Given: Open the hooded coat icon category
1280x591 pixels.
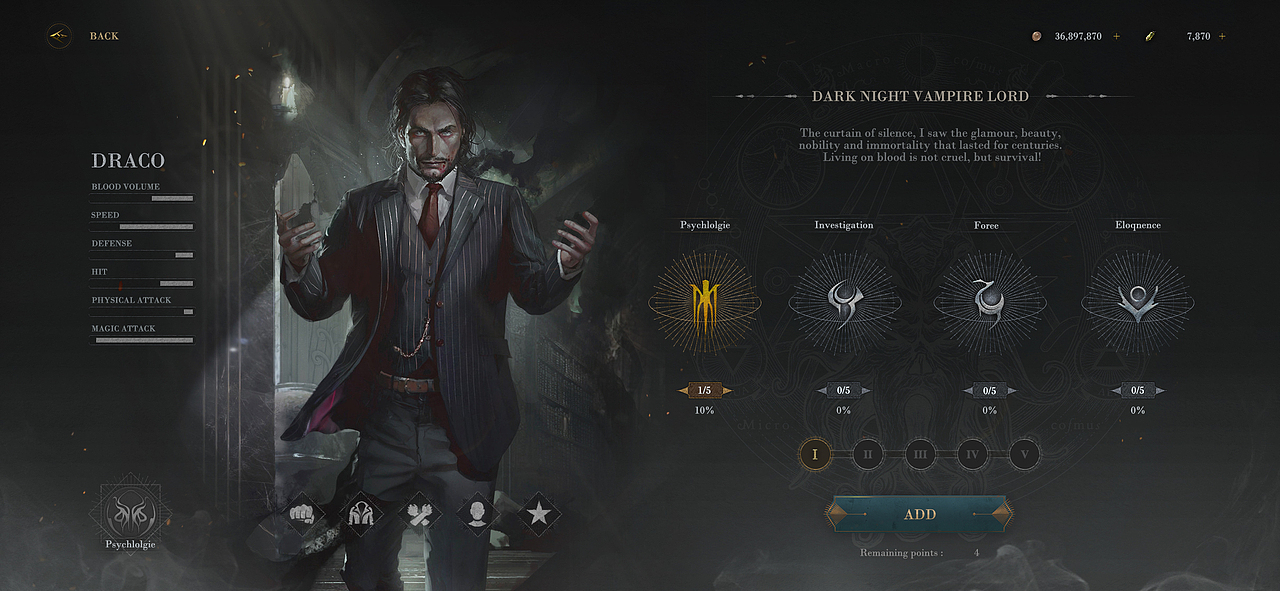Looking at the screenshot, I should [x=361, y=514].
